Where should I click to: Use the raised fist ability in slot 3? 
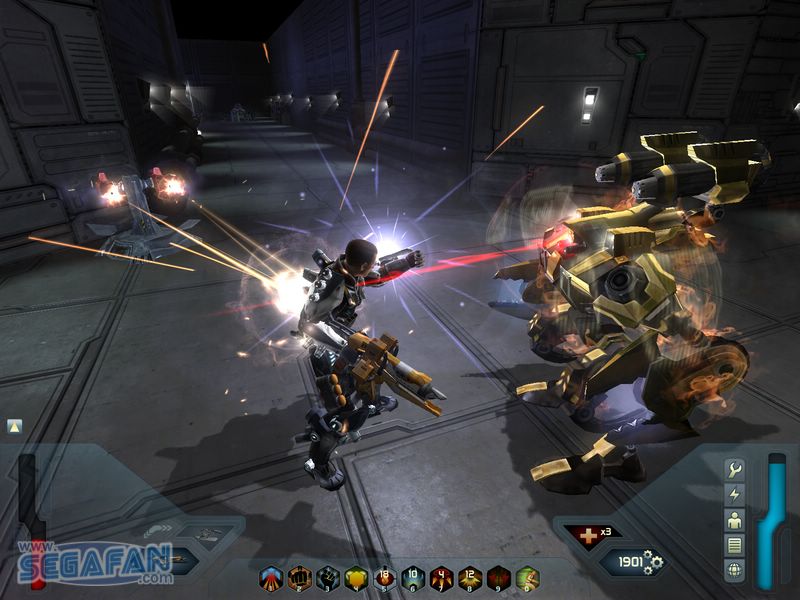click(328, 577)
